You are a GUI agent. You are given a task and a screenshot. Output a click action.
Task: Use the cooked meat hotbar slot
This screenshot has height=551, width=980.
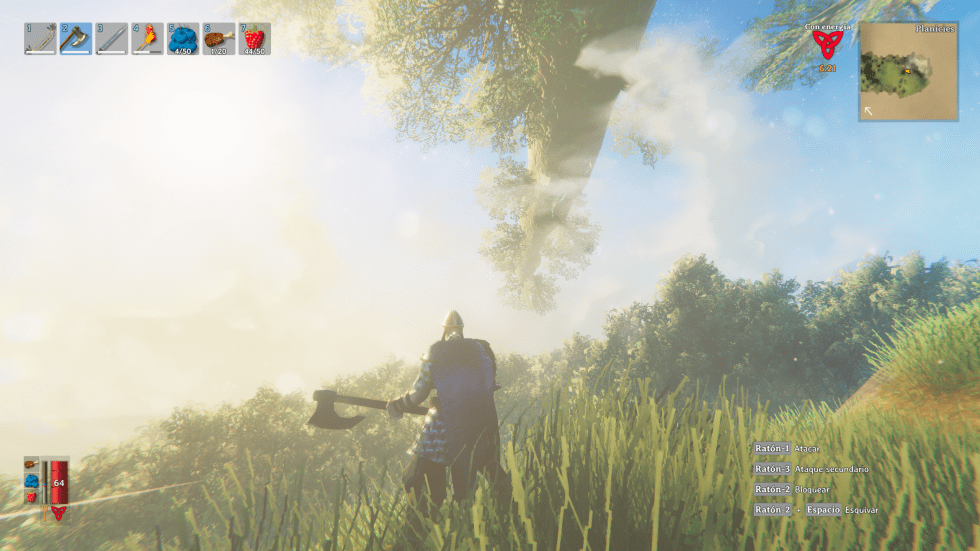coord(219,39)
